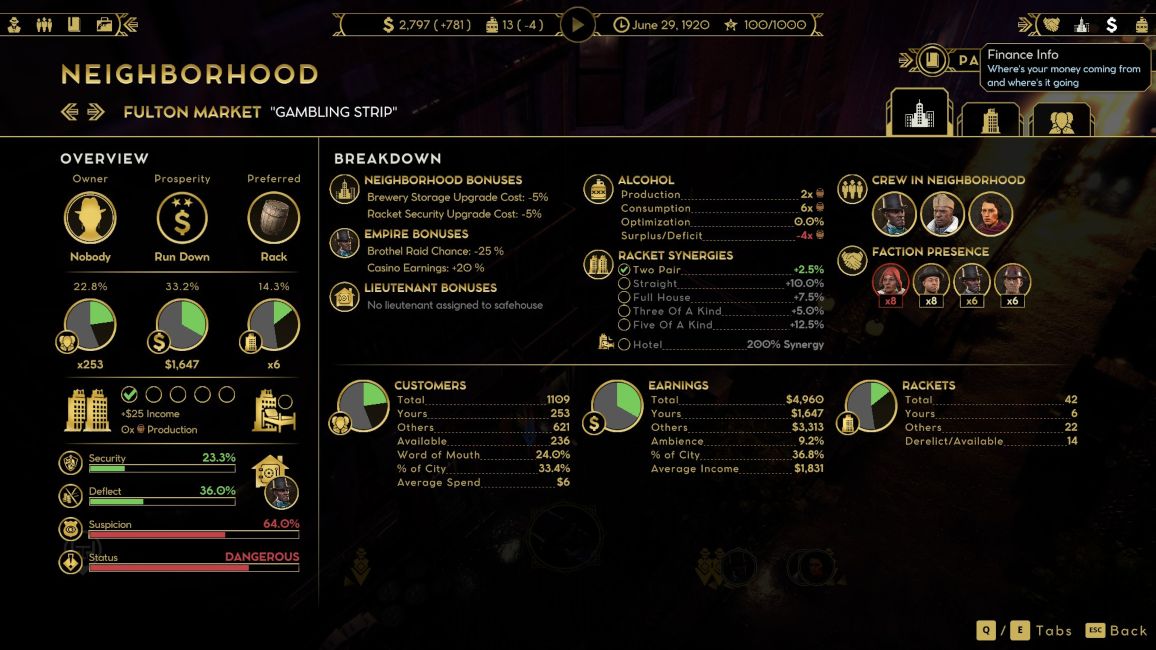Select the red-haired faction portrait marked x8

tap(889, 282)
